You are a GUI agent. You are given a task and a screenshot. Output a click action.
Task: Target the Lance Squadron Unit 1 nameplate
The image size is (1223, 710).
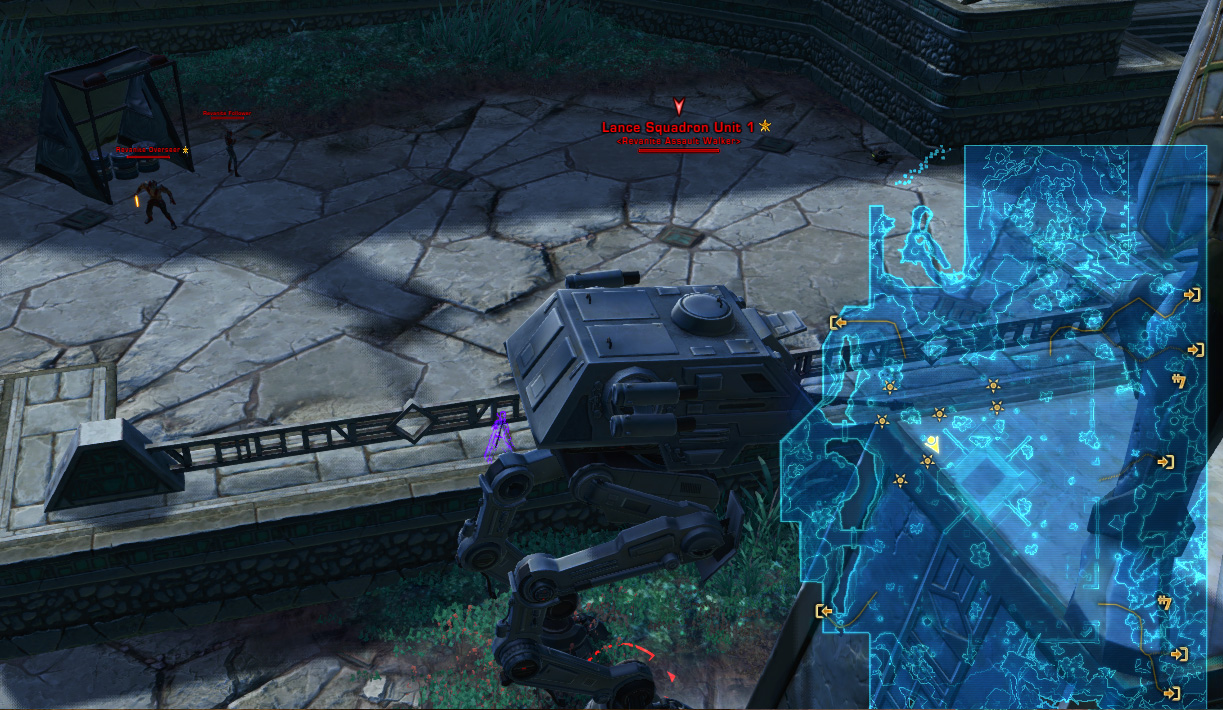pyautogui.click(x=679, y=127)
